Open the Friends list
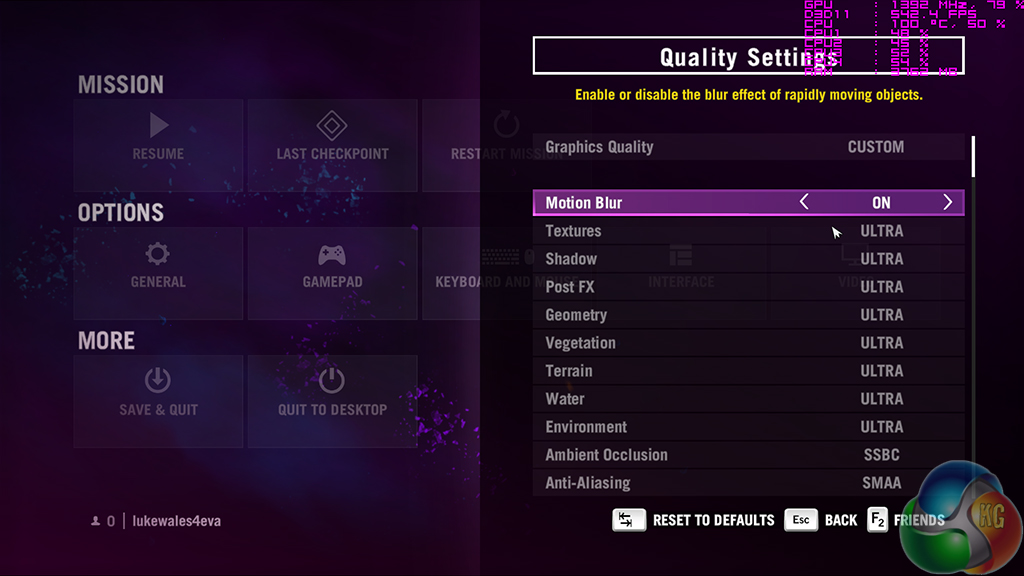The width and height of the screenshot is (1024, 576). tap(906, 520)
